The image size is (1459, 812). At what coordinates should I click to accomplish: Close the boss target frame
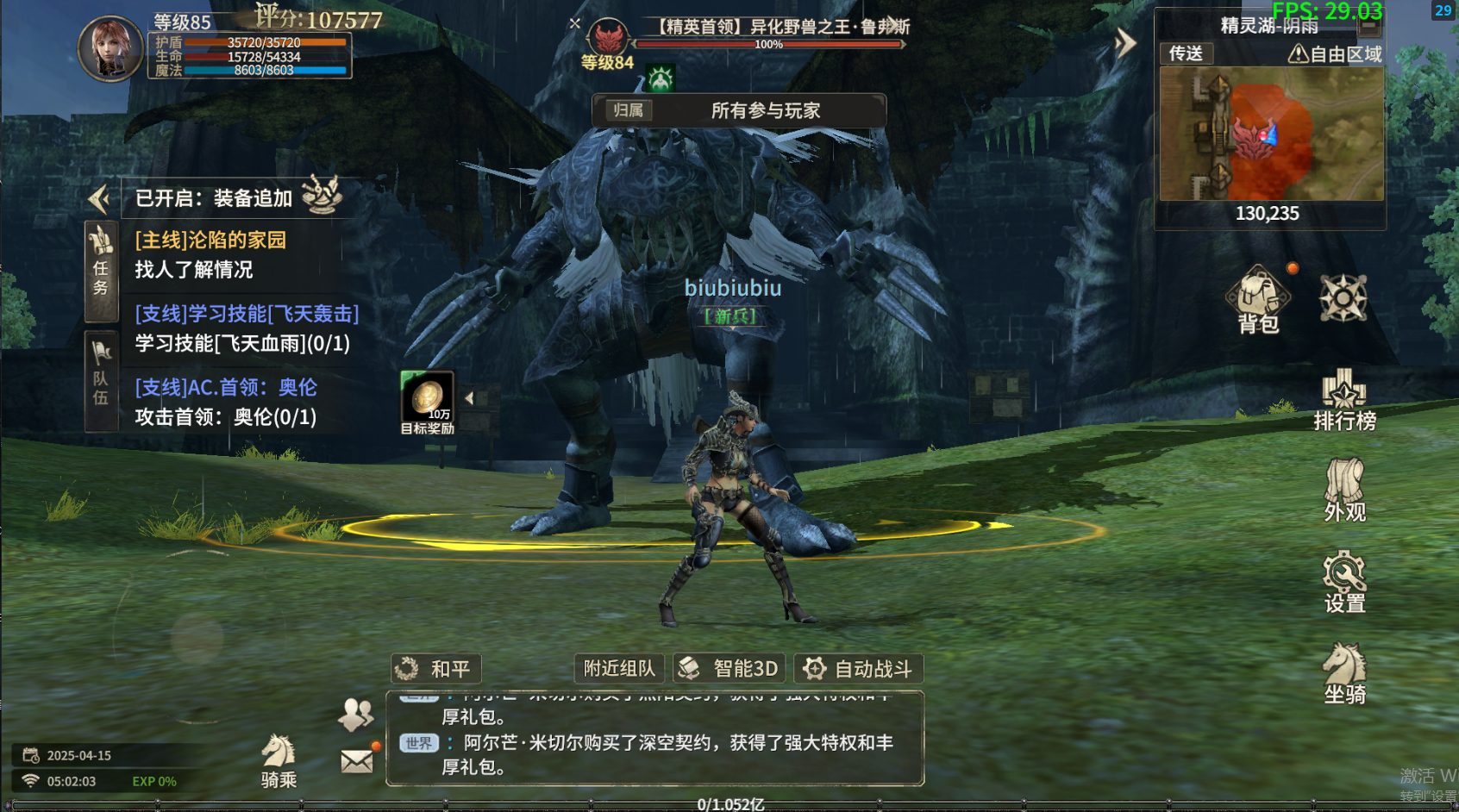pos(575,23)
